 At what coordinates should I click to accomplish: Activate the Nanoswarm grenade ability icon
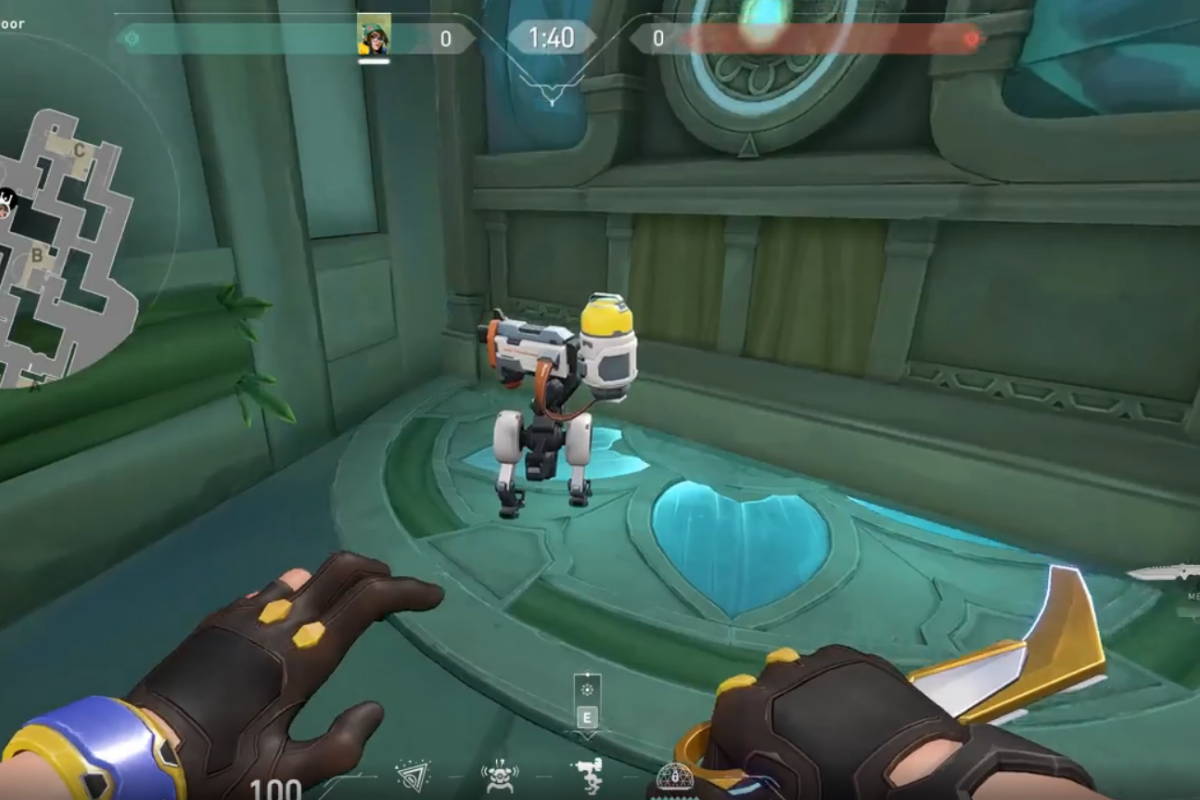click(x=412, y=775)
